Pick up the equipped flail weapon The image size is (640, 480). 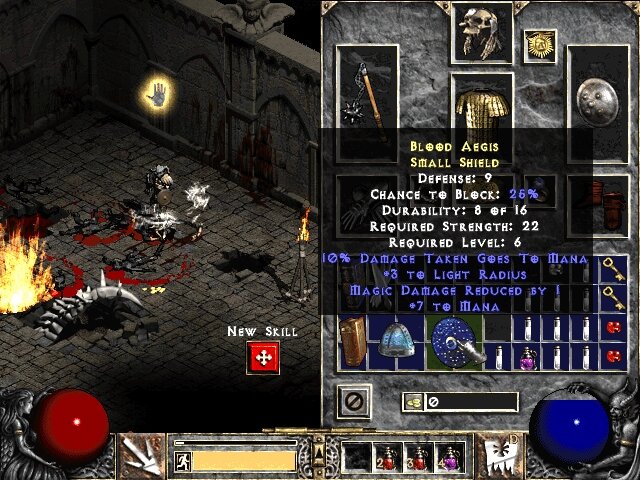pos(367,102)
